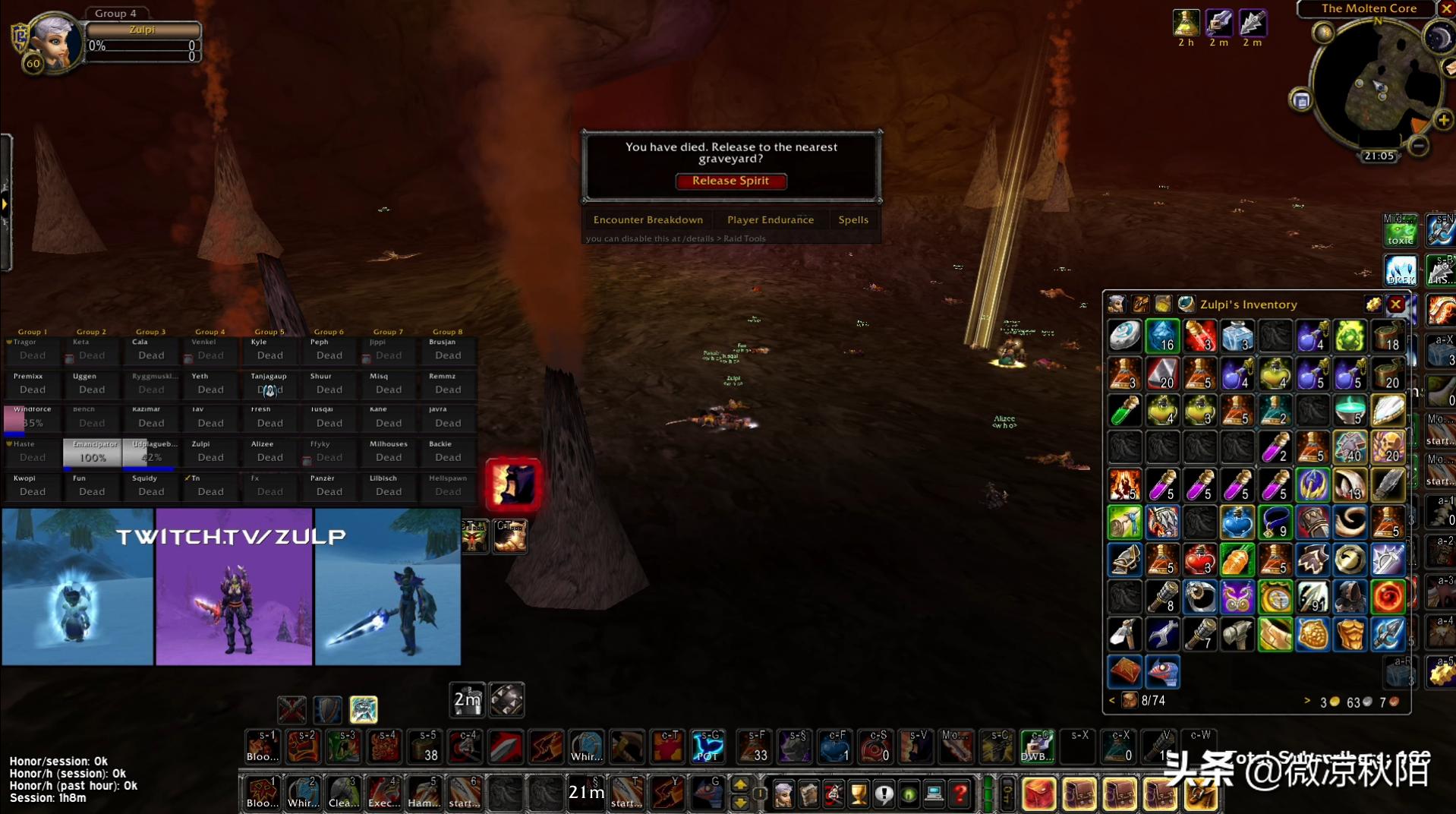Viewport: 1456px width, 814px height.
Task: Open the red question mark help button
Action: (960, 794)
